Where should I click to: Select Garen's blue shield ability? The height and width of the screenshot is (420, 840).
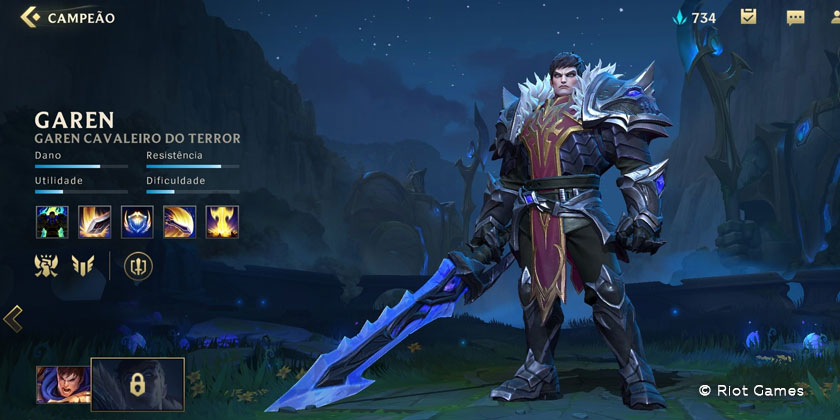pyautogui.click(x=137, y=221)
